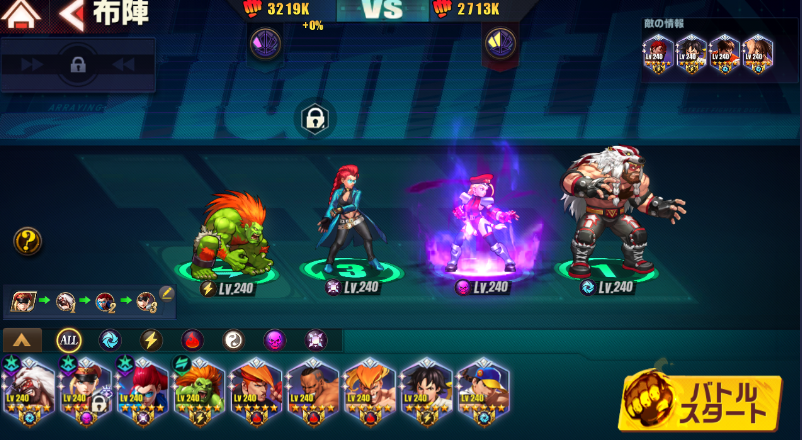Filter roster by lightning bolt element

point(151,340)
